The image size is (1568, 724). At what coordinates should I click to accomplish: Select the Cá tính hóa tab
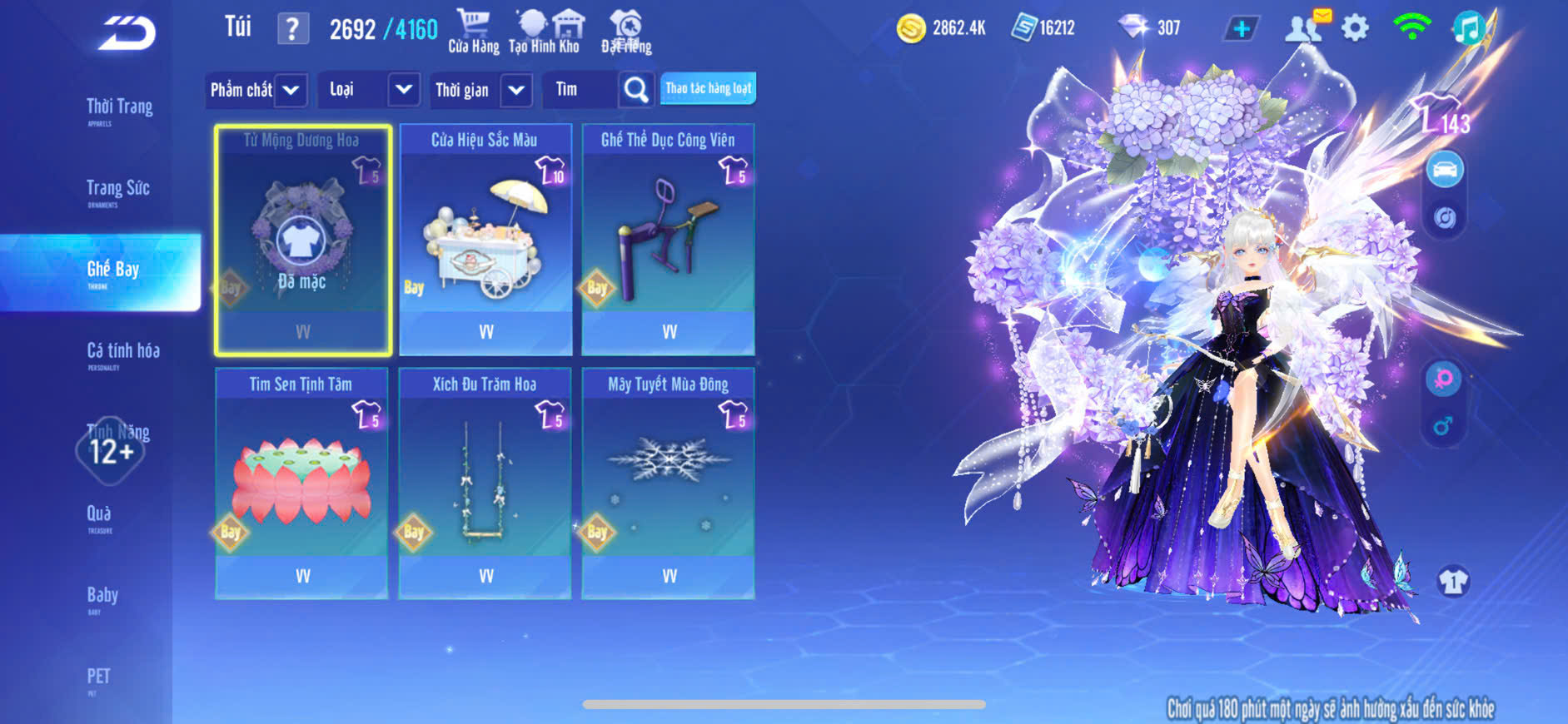[x=122, y=353]
